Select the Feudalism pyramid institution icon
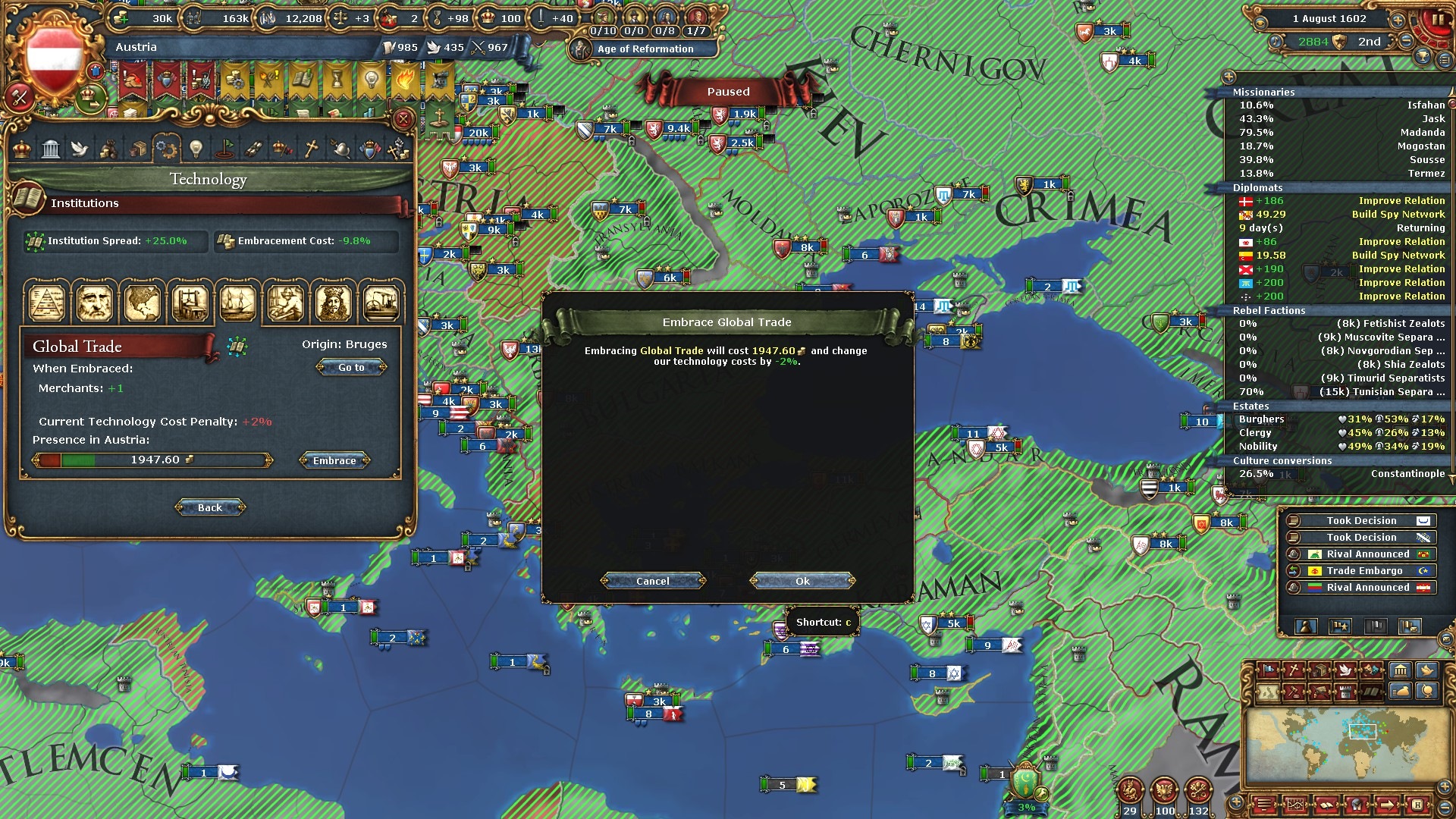 click(47, 303)
